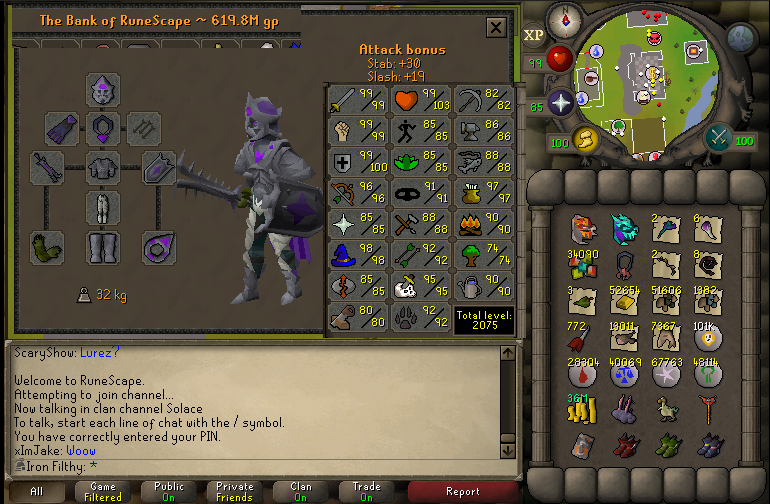Toggle the run energy boot orb

coord(583,140)
